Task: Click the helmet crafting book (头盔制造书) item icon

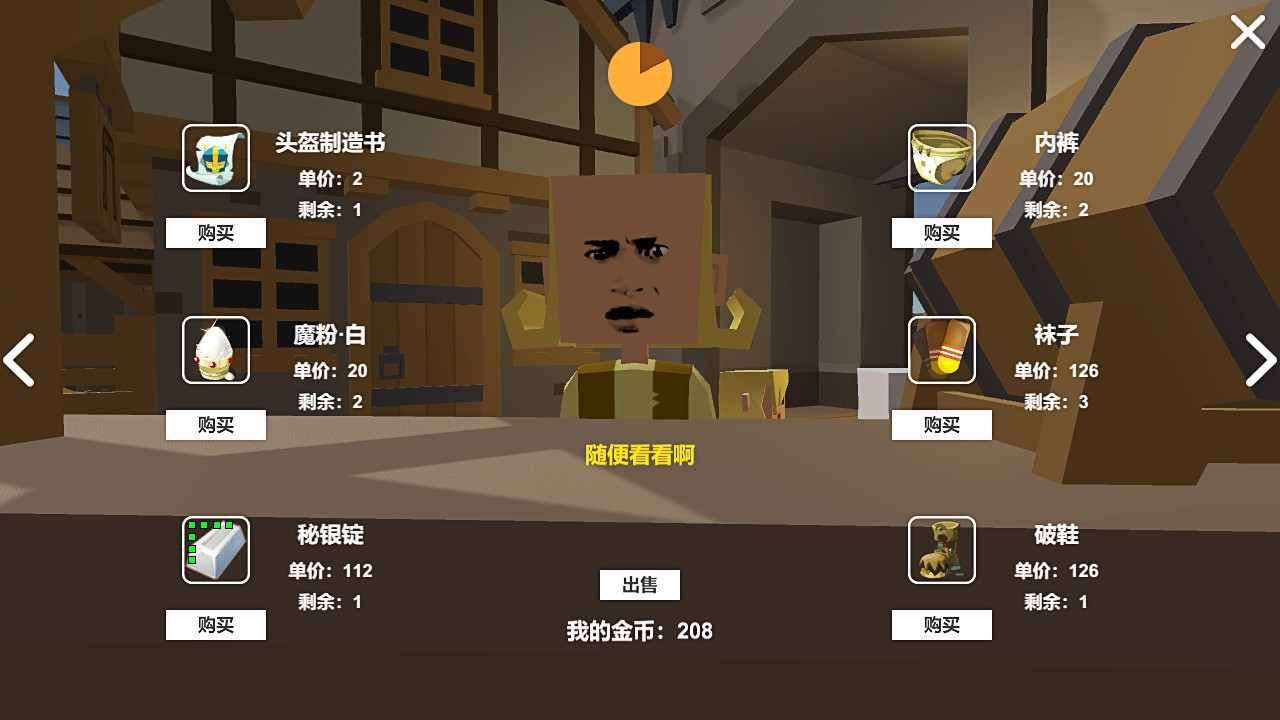Action: (x=215, y=158)
